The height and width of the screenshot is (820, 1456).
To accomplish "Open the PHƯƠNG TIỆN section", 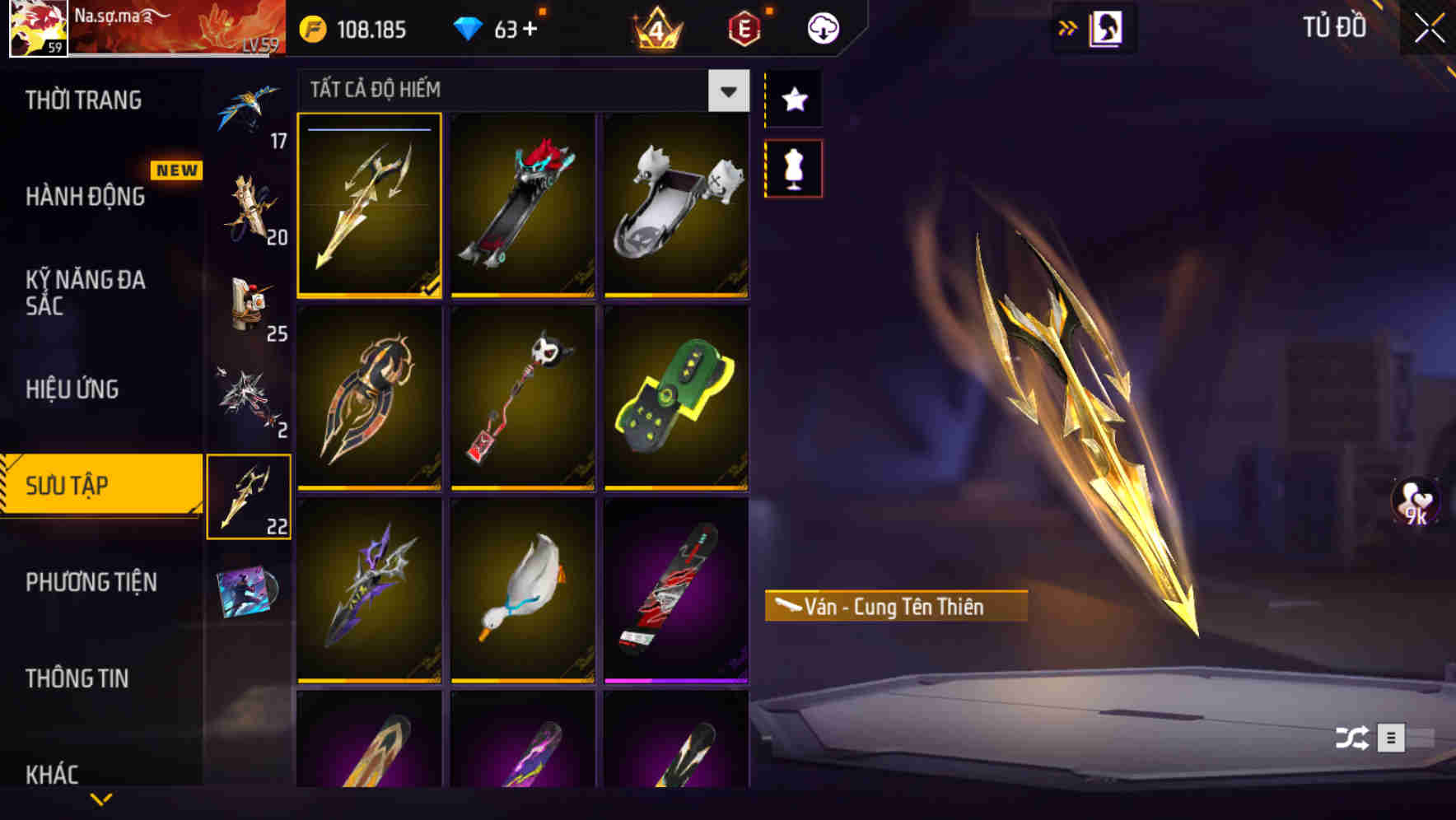I will [91, 581].
